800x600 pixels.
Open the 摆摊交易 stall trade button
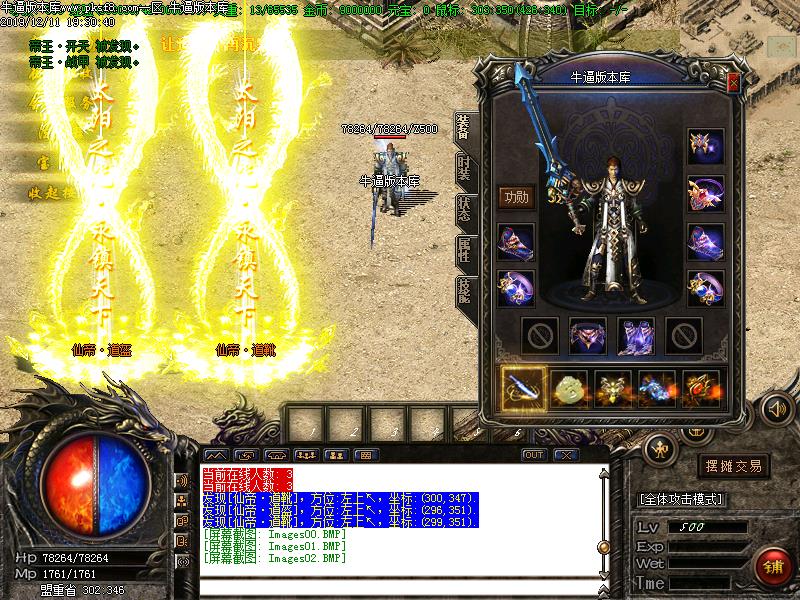click(x=735, y=466)
